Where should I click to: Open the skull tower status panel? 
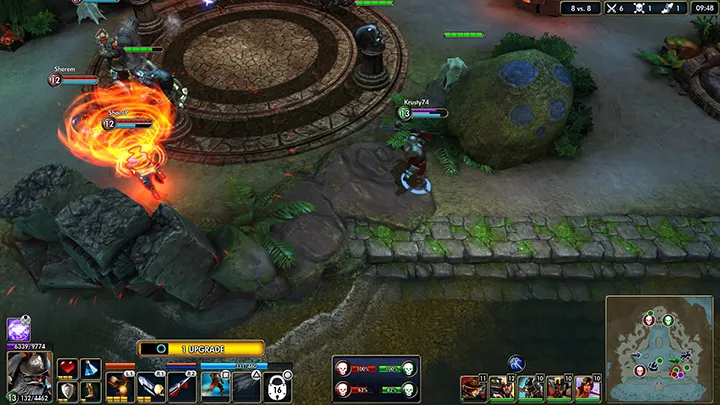[376, 379]
